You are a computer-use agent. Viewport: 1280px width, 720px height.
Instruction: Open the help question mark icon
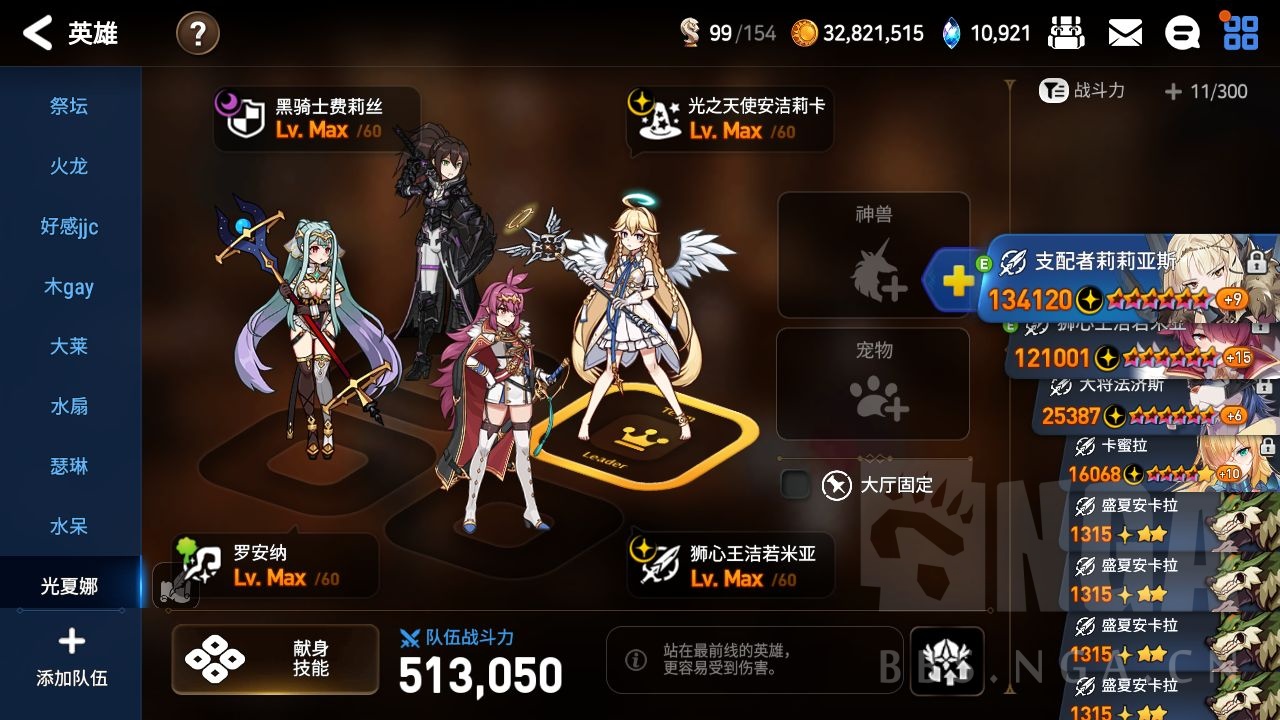[197, 32]
